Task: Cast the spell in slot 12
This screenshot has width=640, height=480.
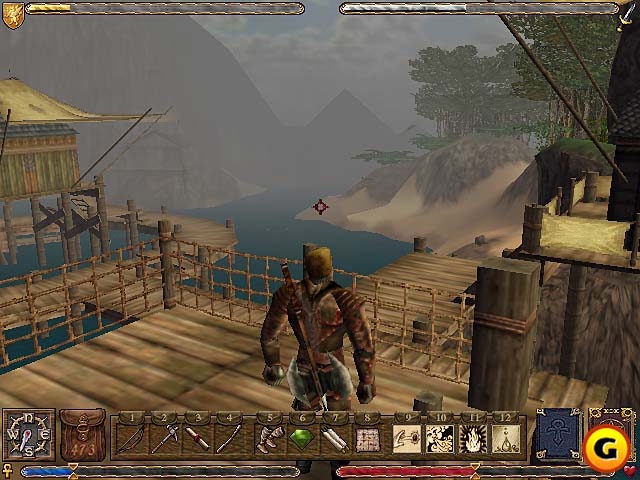Action: point(505,438)
